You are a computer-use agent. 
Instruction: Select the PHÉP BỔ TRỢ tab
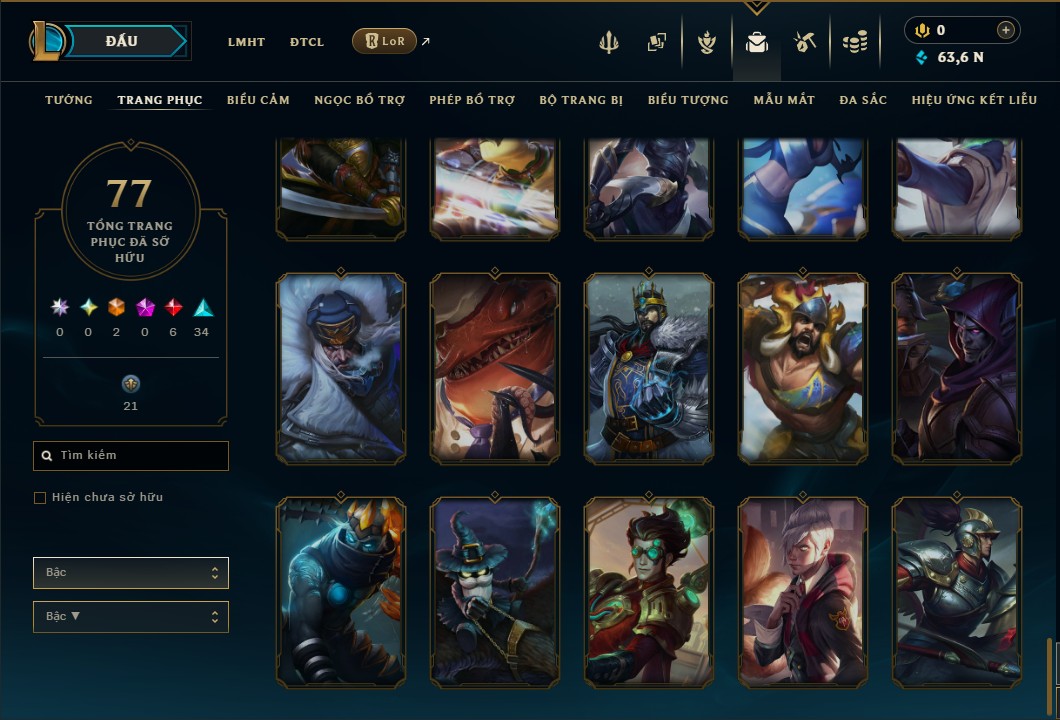472,100
